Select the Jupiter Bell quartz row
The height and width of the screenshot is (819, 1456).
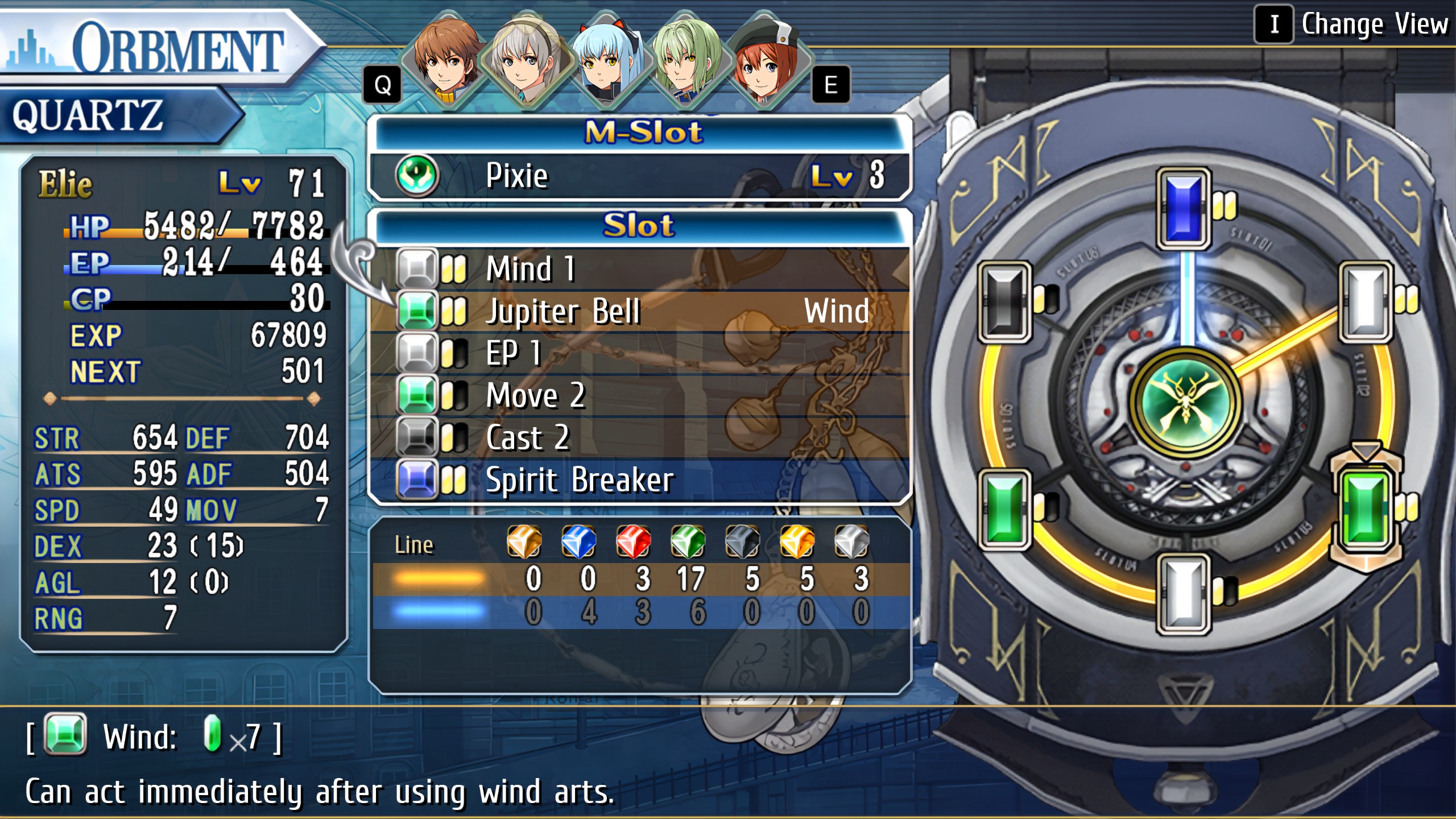tap(640, 312)
